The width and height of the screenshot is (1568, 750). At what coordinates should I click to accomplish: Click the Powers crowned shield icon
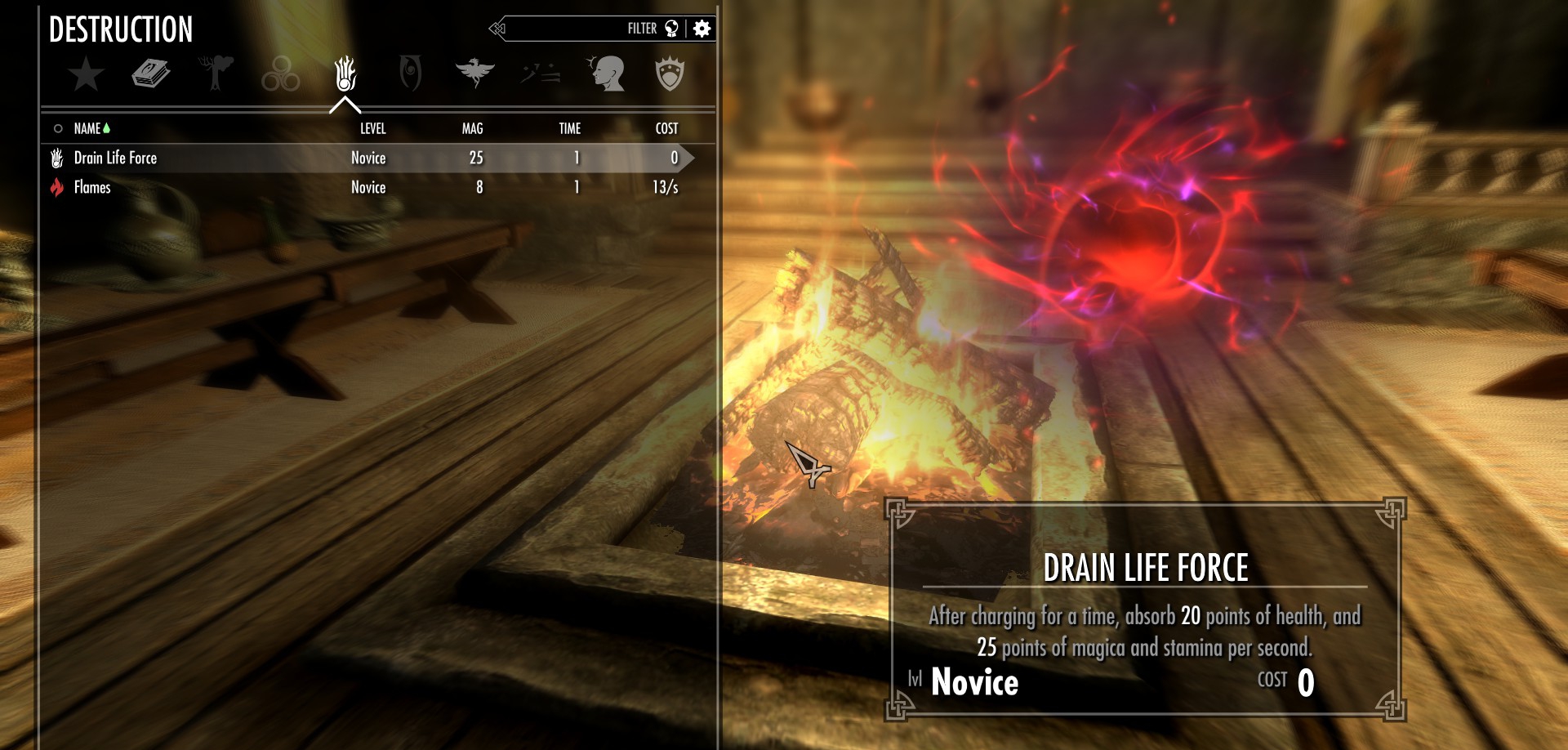click(x=670, y=72)
